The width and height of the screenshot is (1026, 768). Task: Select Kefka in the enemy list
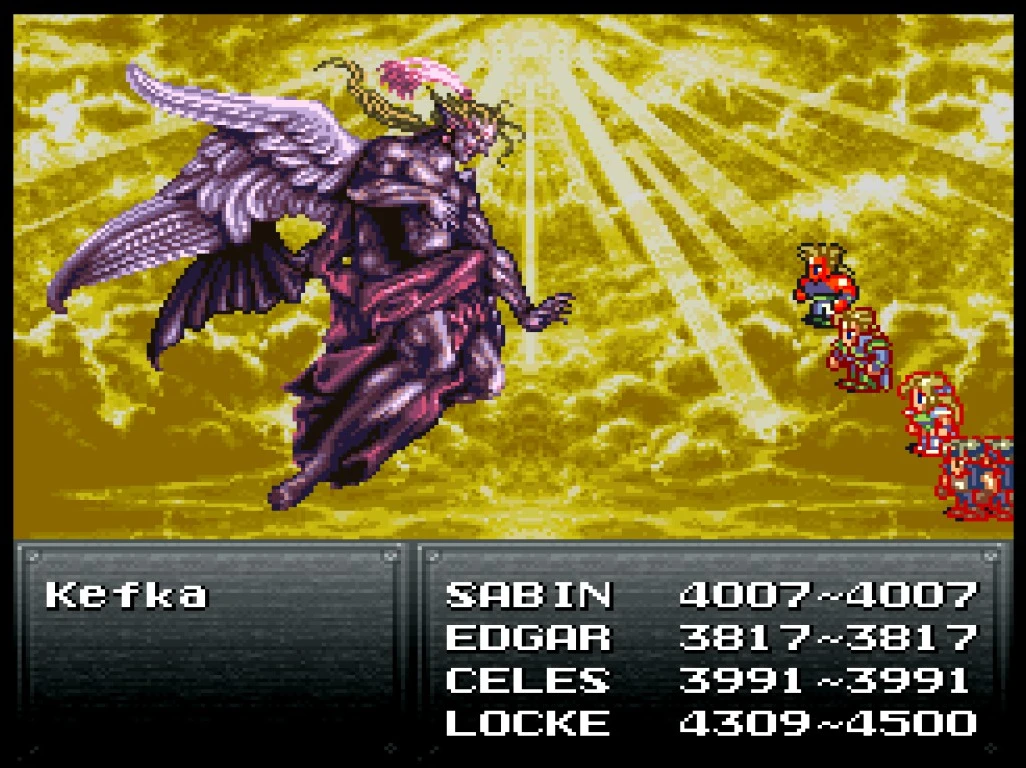tap(126, 596)
